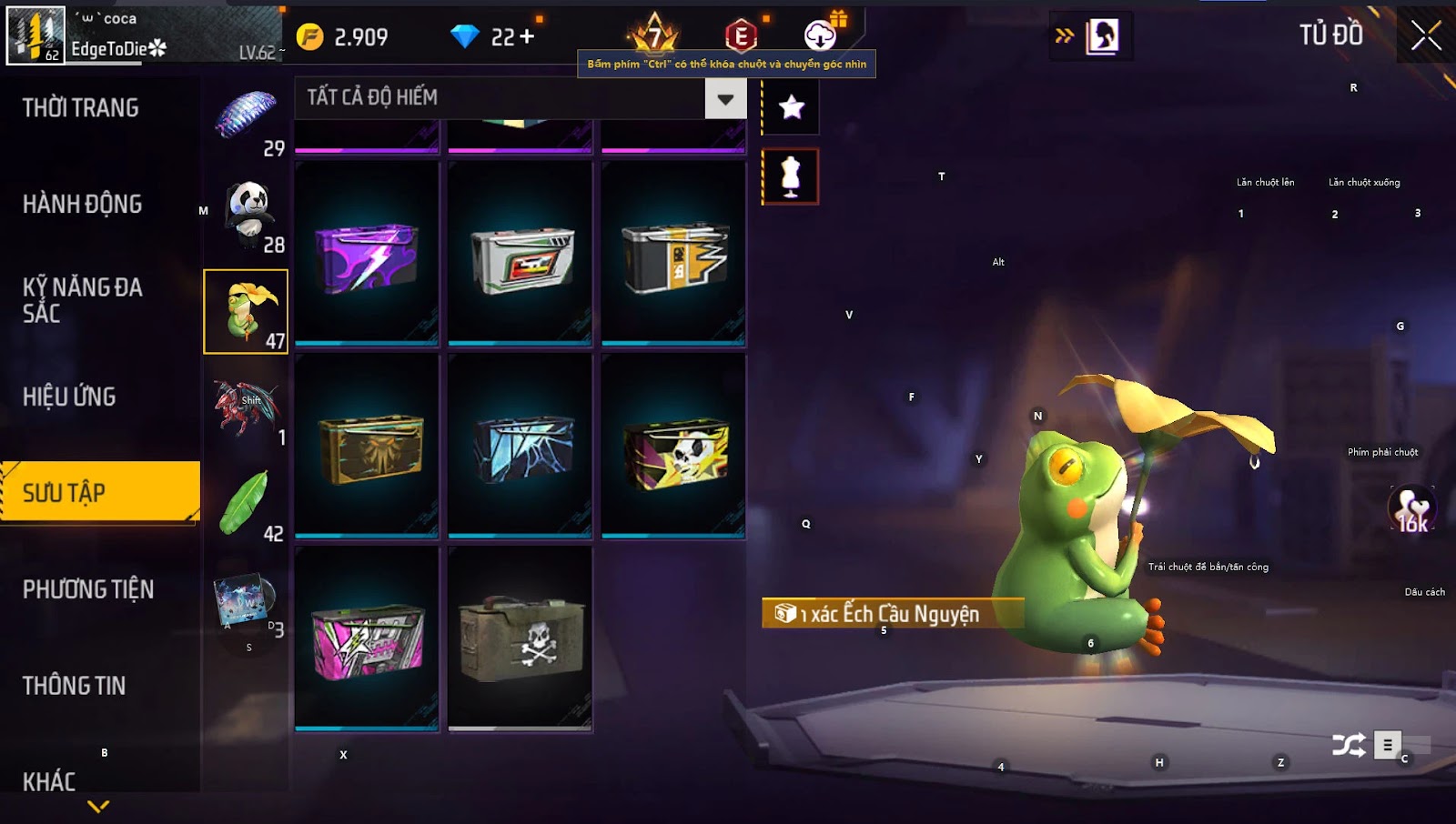Select the purple lightning loot box

pyautogui.click(x=367, y=256)
